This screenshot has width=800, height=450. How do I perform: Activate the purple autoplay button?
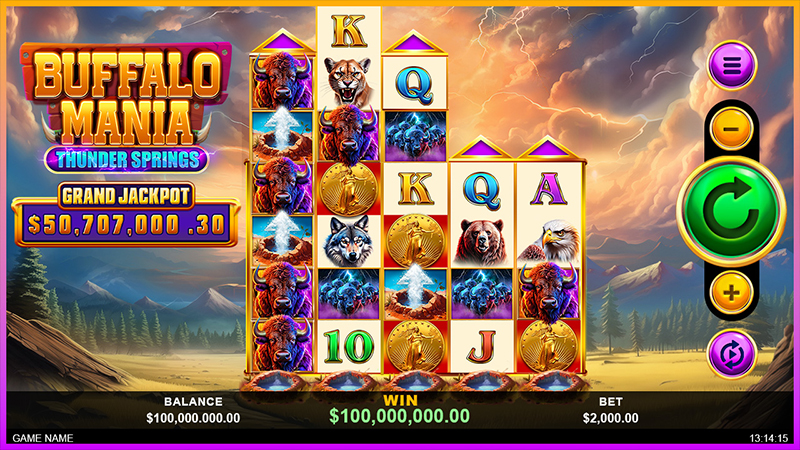(732, 353)
